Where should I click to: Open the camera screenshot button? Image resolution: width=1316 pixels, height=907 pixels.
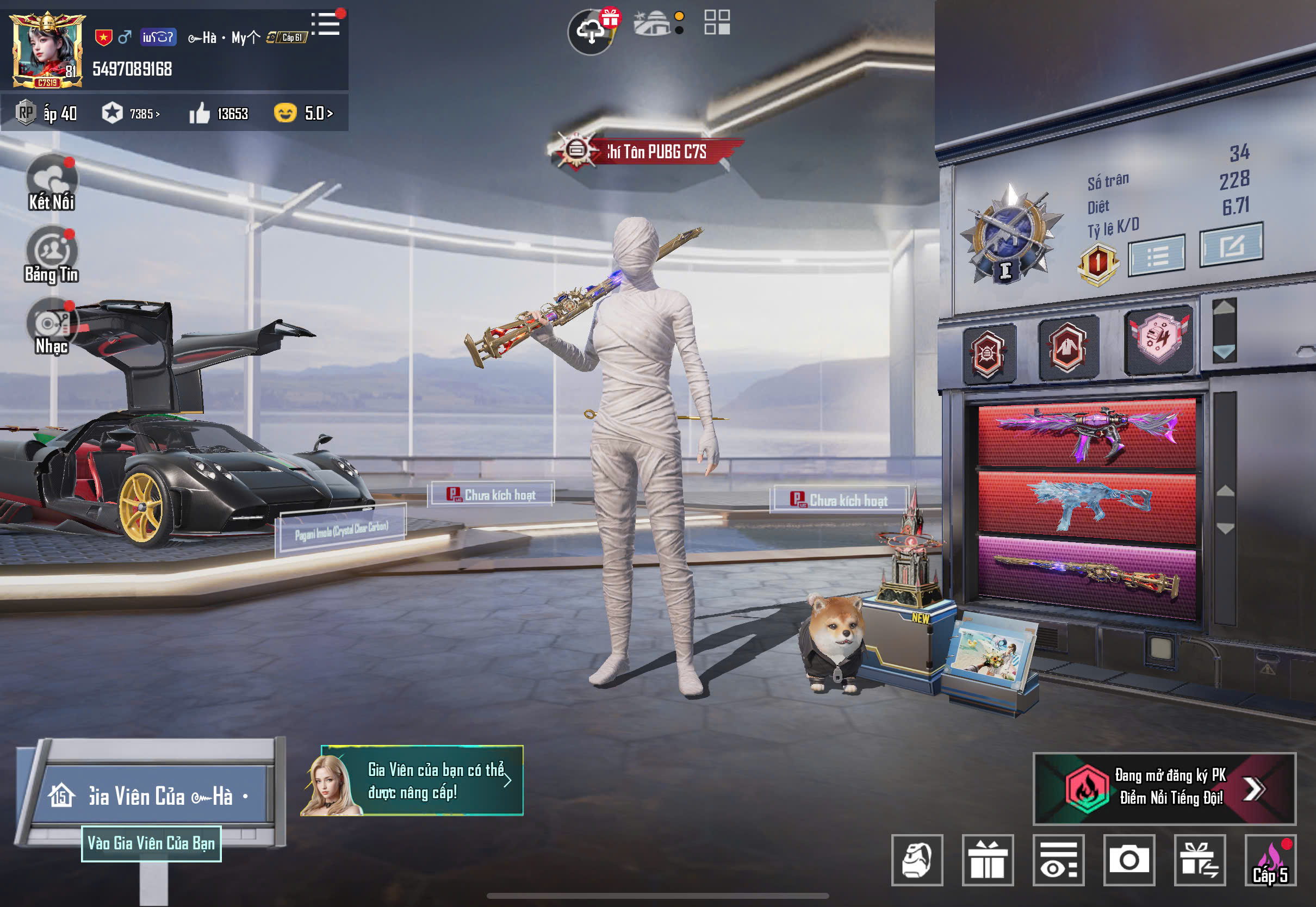(x=1128, y=860)
